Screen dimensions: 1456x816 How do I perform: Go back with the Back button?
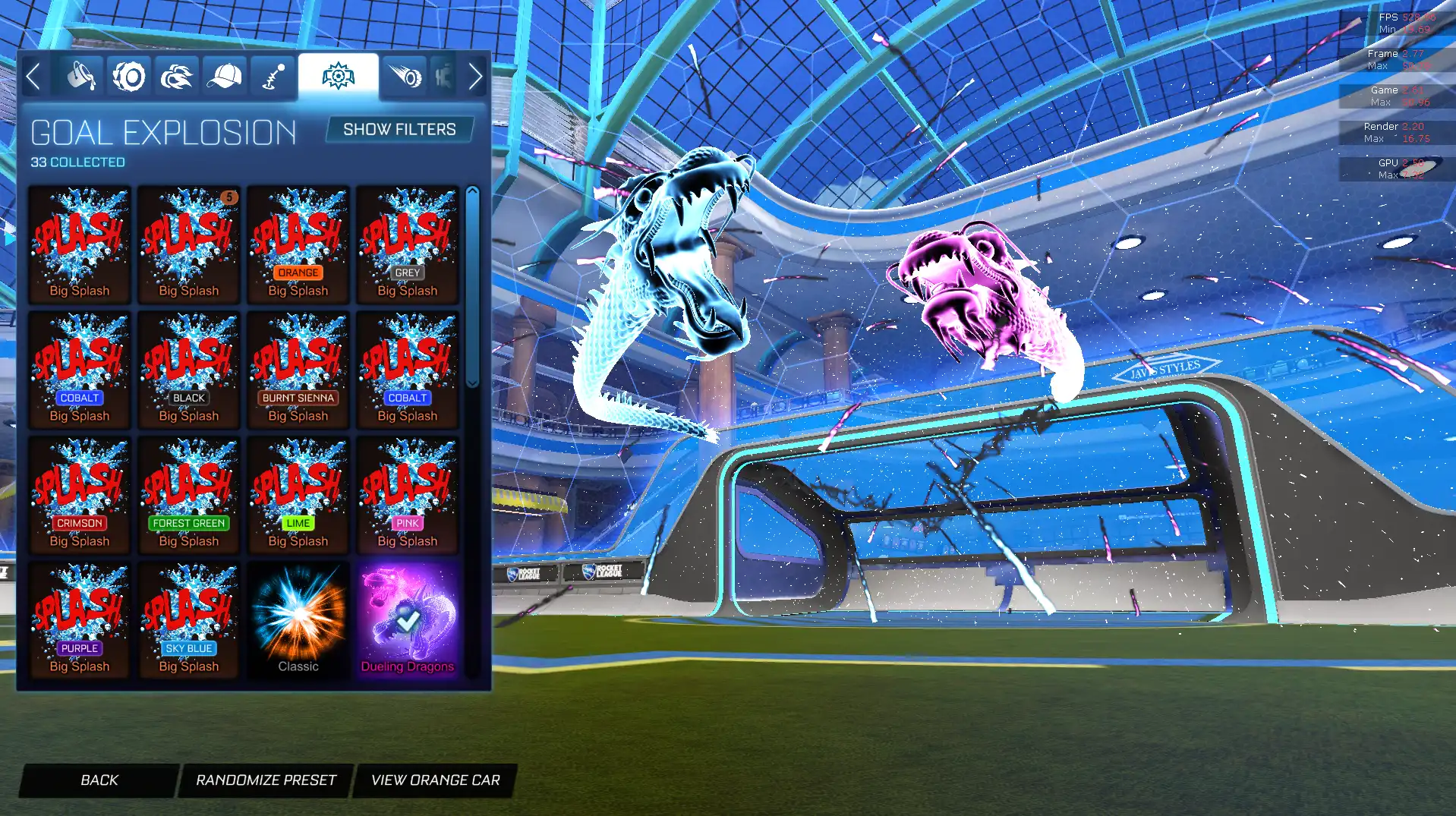tap(99, 780)
